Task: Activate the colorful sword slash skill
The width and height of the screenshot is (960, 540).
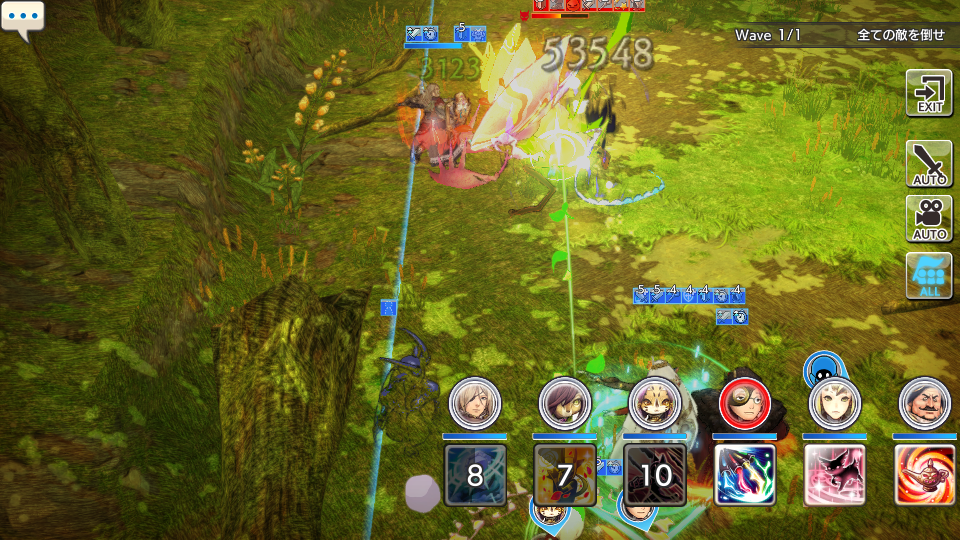Action: [x=745, y=475]
